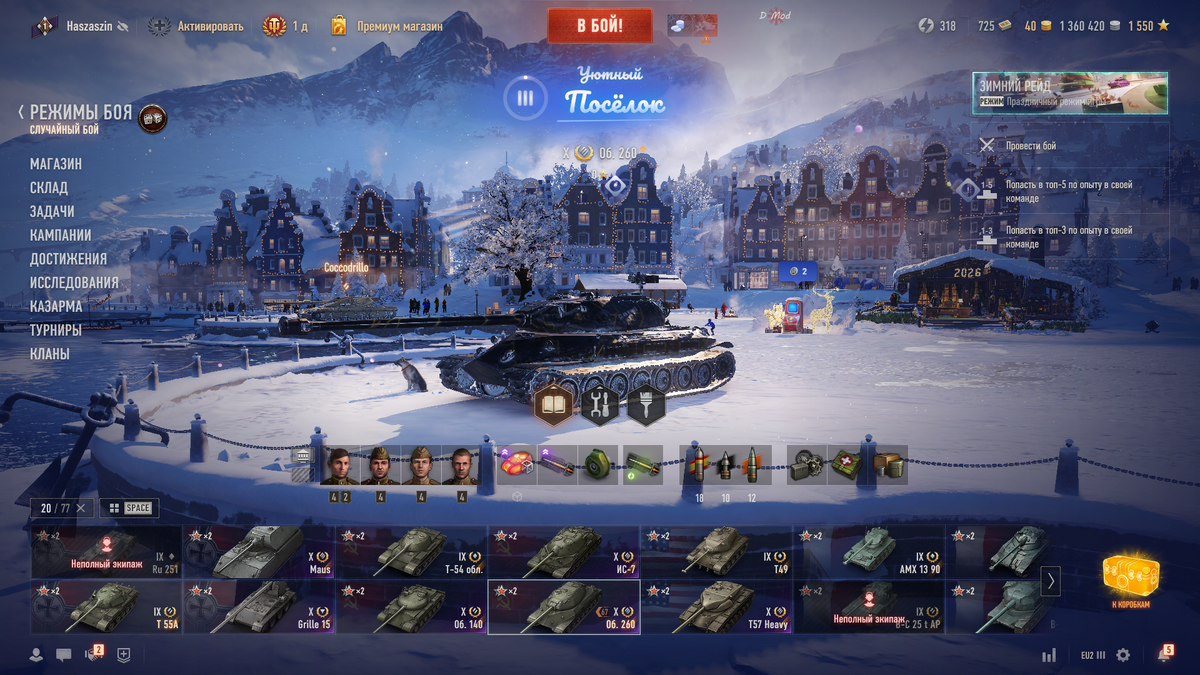Choose the T57 Heavy tank
1200x675 pixels.
click(717, 607)
